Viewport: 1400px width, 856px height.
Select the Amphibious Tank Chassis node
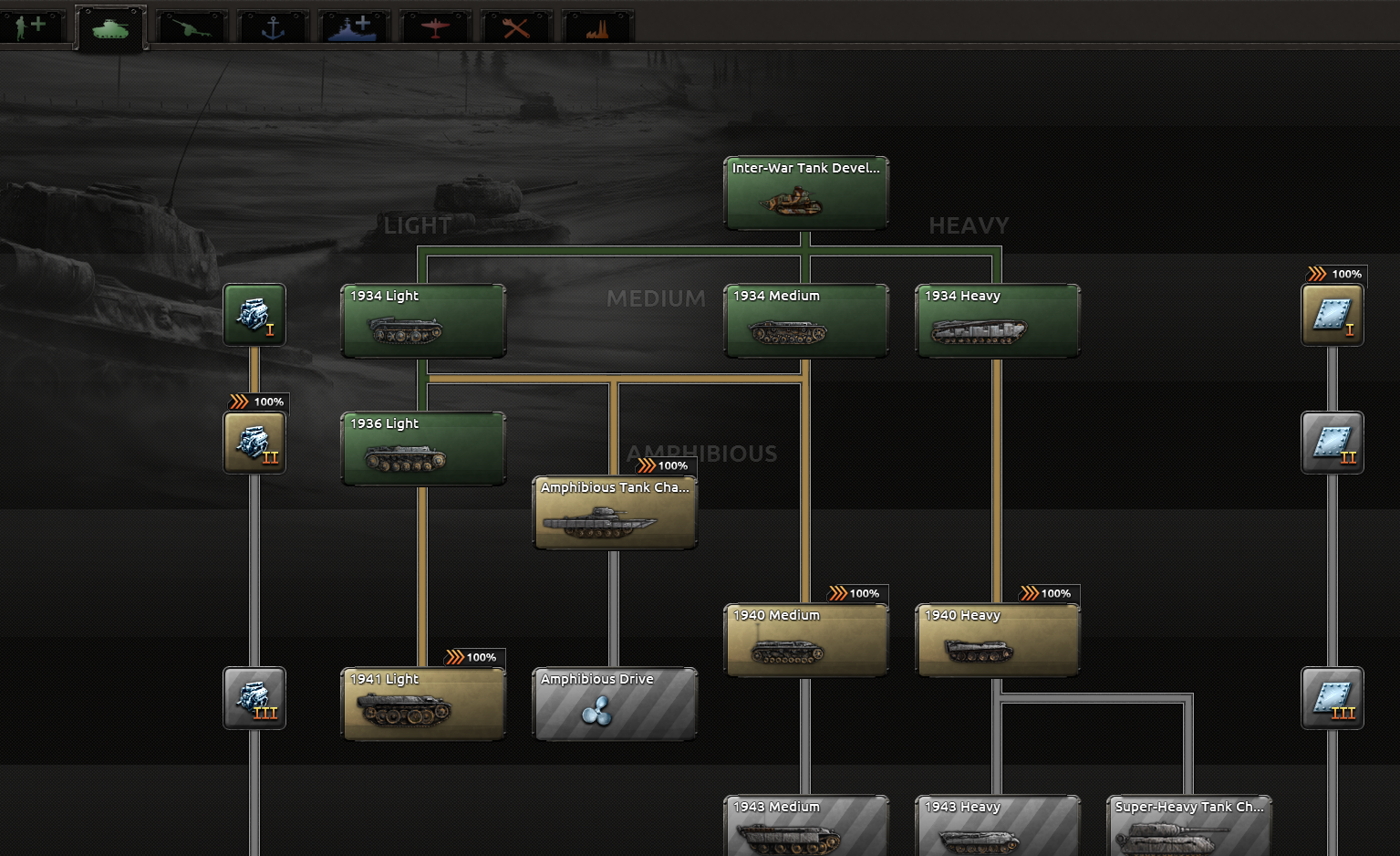point(614,513)
